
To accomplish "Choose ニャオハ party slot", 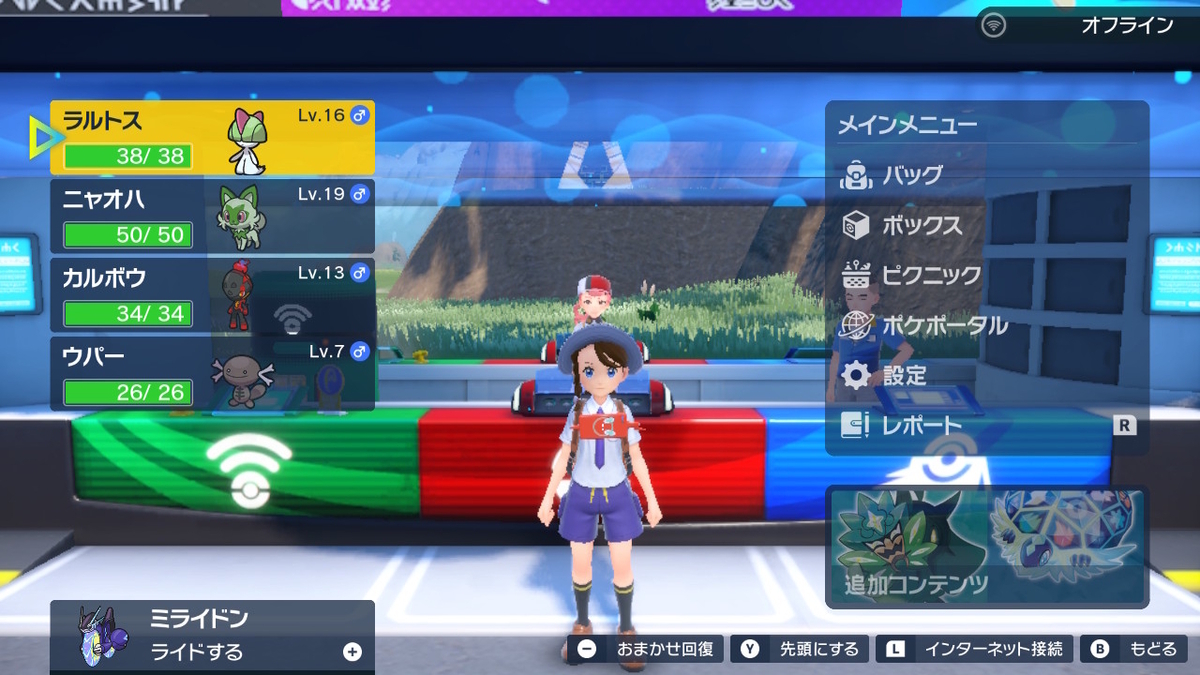I will coord(212,216).
